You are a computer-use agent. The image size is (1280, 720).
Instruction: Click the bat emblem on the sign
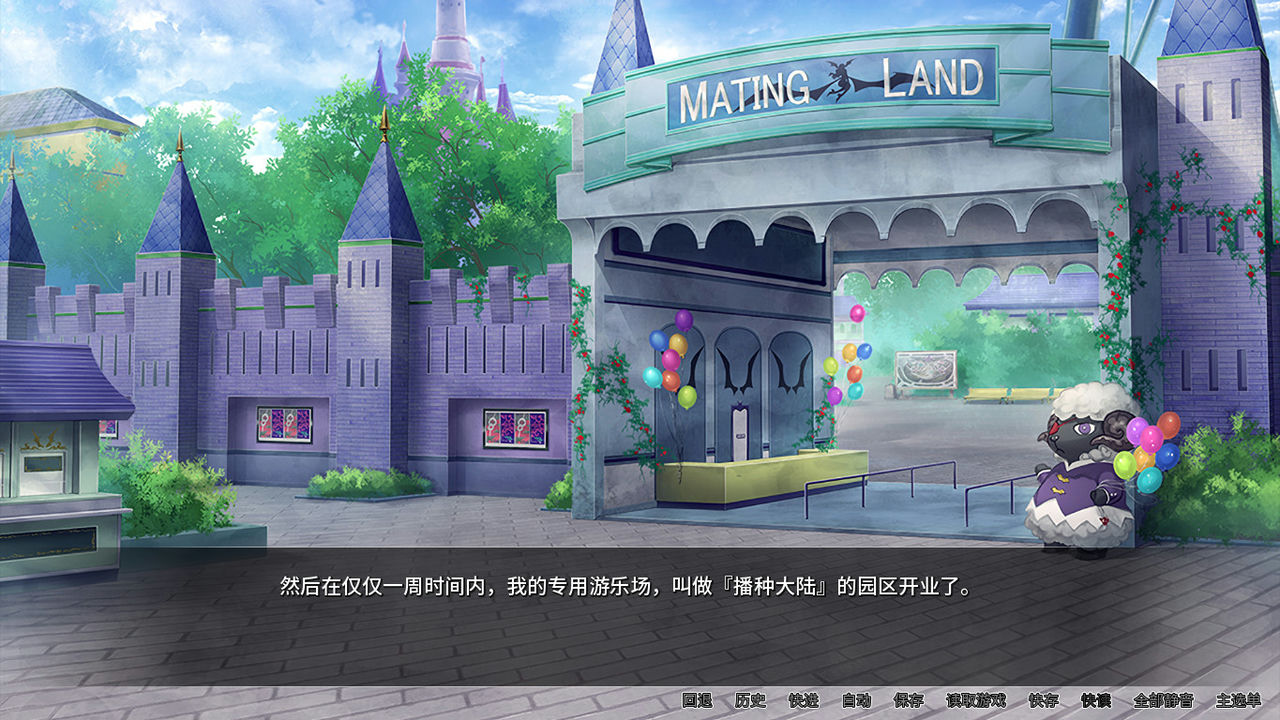(841, 76)
